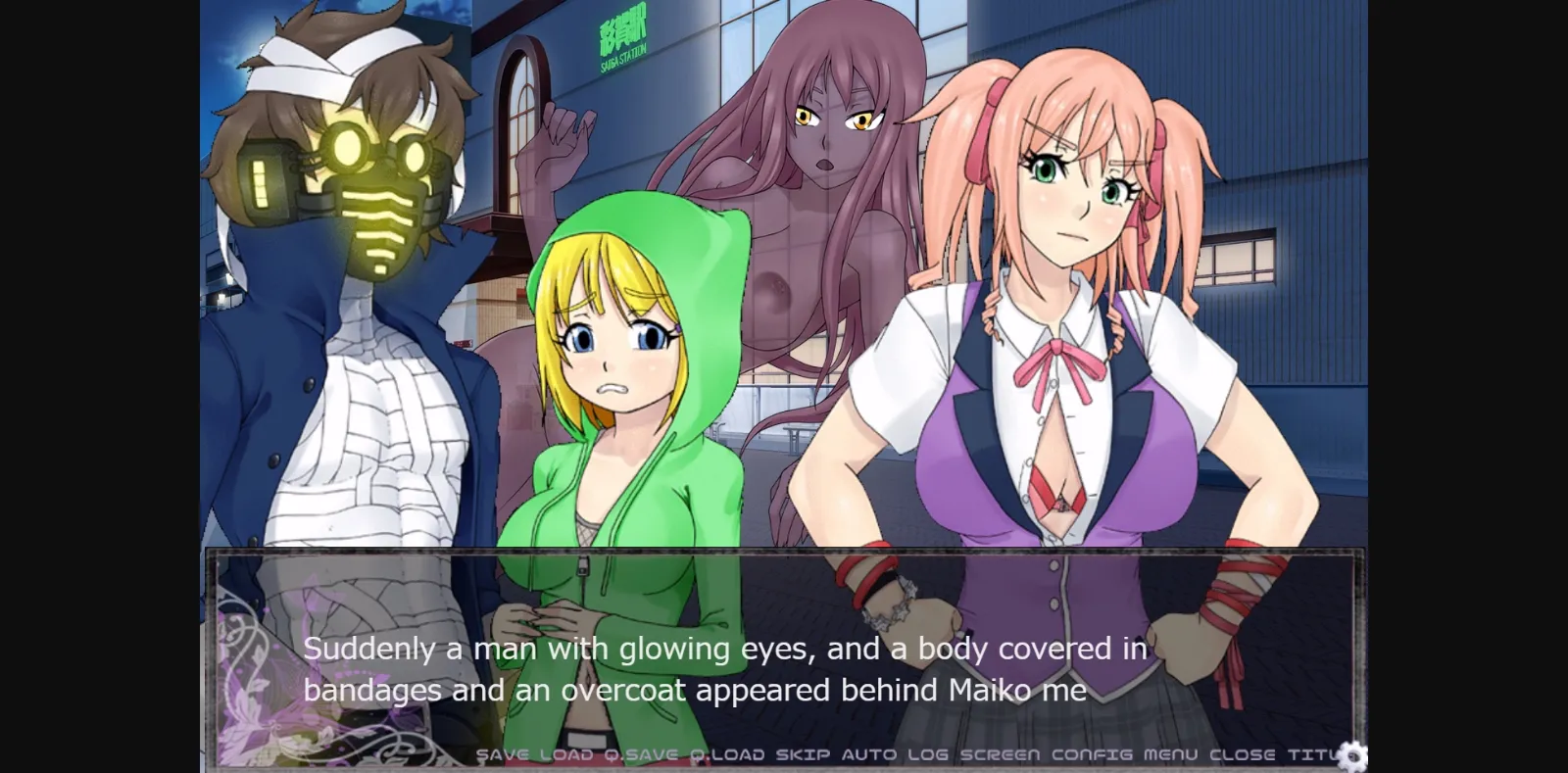Enable AUTO reading mode

click(869, 754)
